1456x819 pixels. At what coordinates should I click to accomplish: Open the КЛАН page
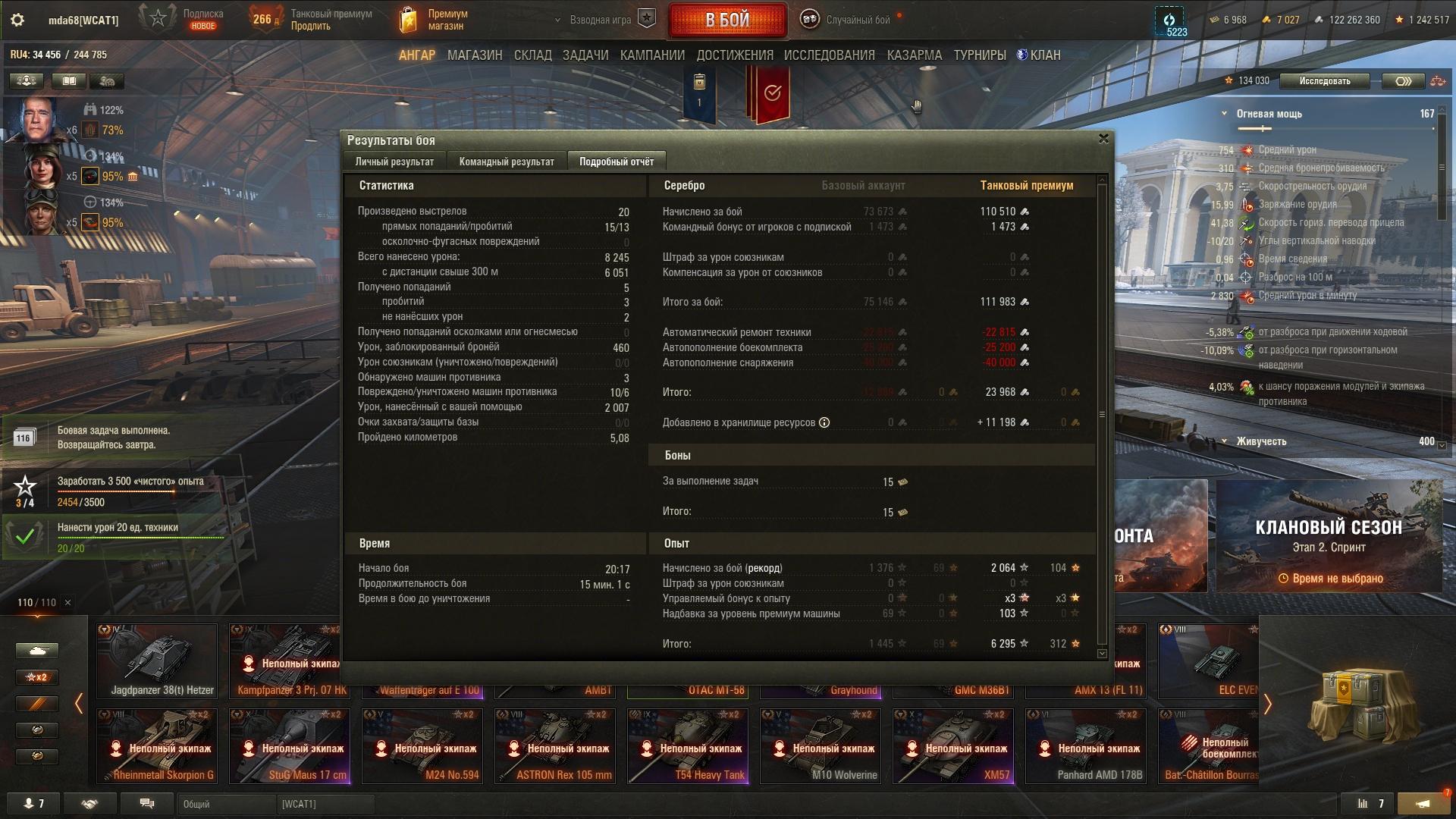coord(1040,55)
